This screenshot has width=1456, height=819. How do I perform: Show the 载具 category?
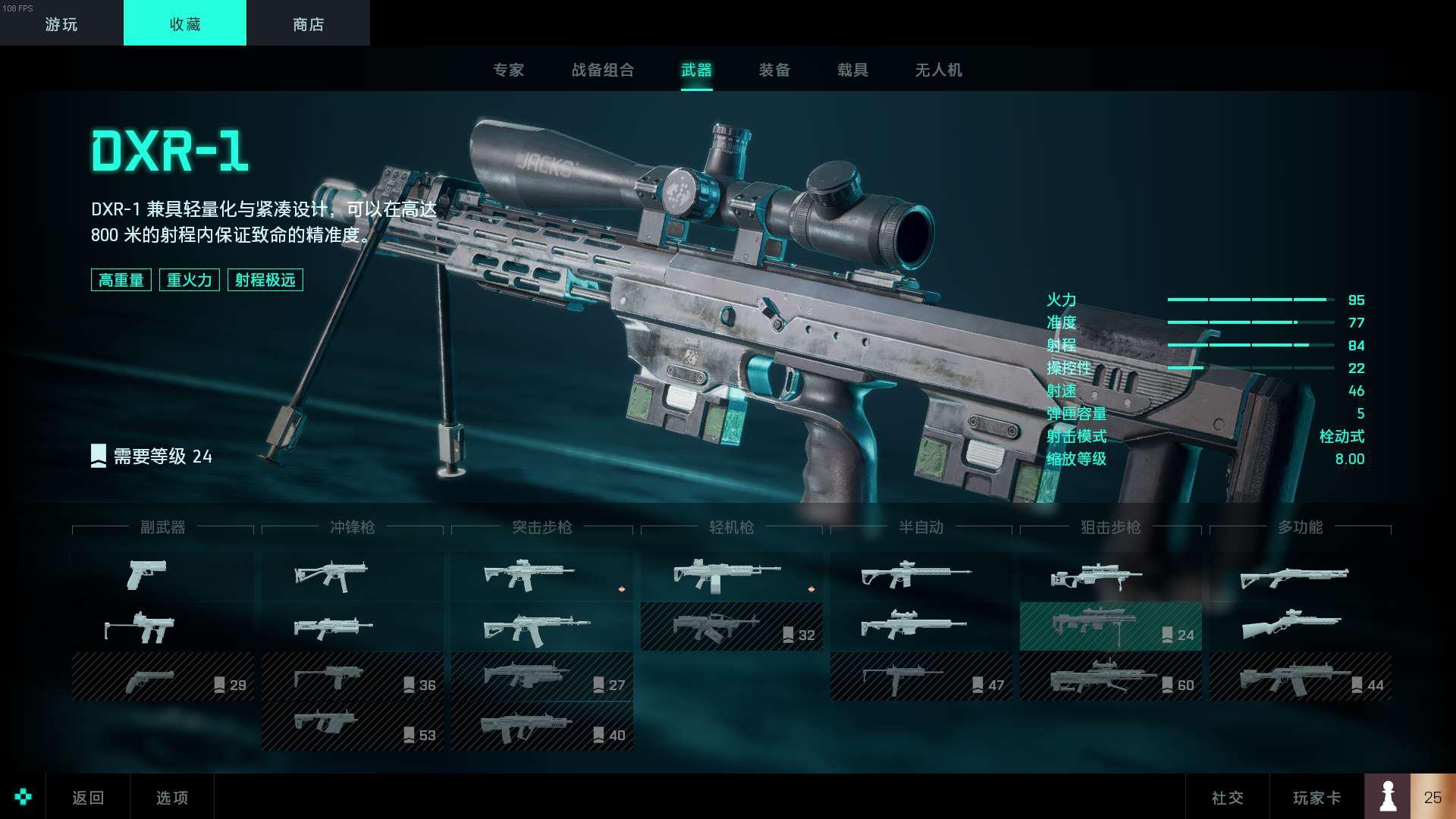852,71
